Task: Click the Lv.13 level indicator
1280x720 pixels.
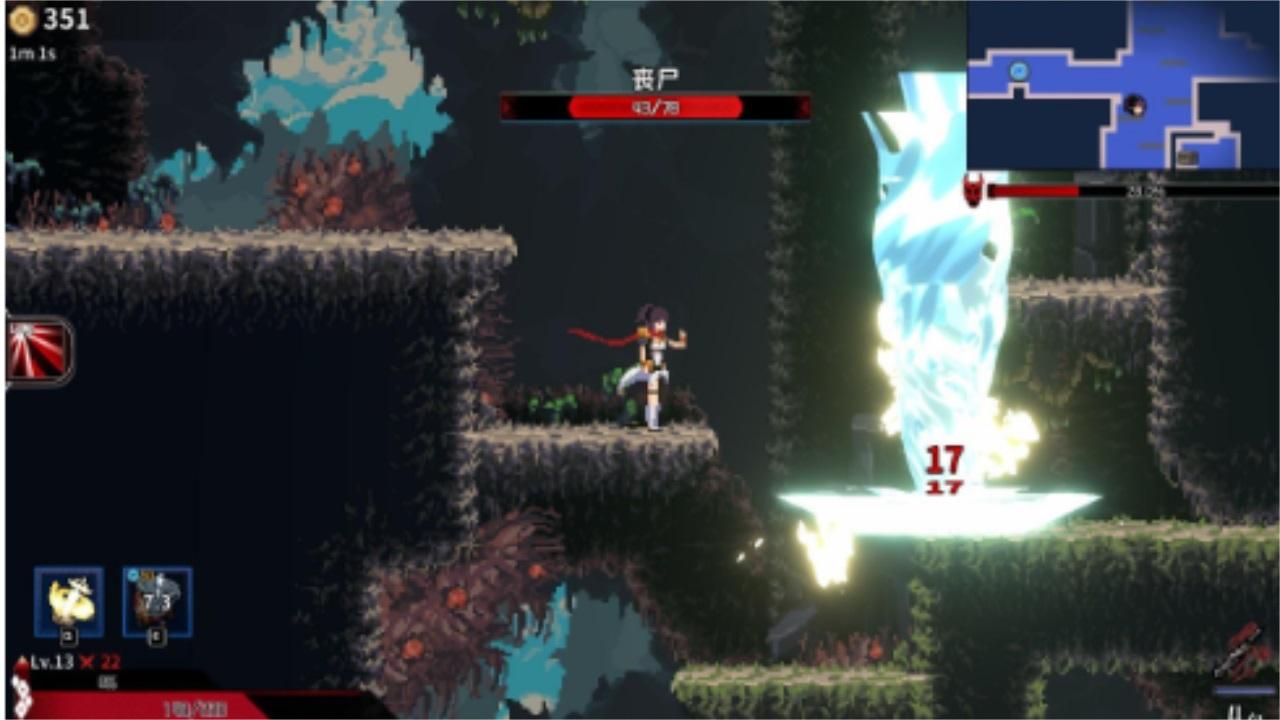Action: 50,661
